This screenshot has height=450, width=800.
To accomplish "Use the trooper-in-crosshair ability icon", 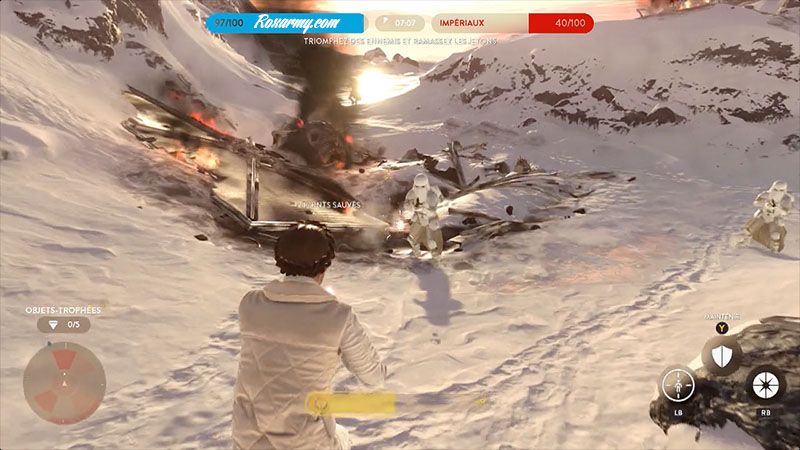I will [x=677, y=385].
